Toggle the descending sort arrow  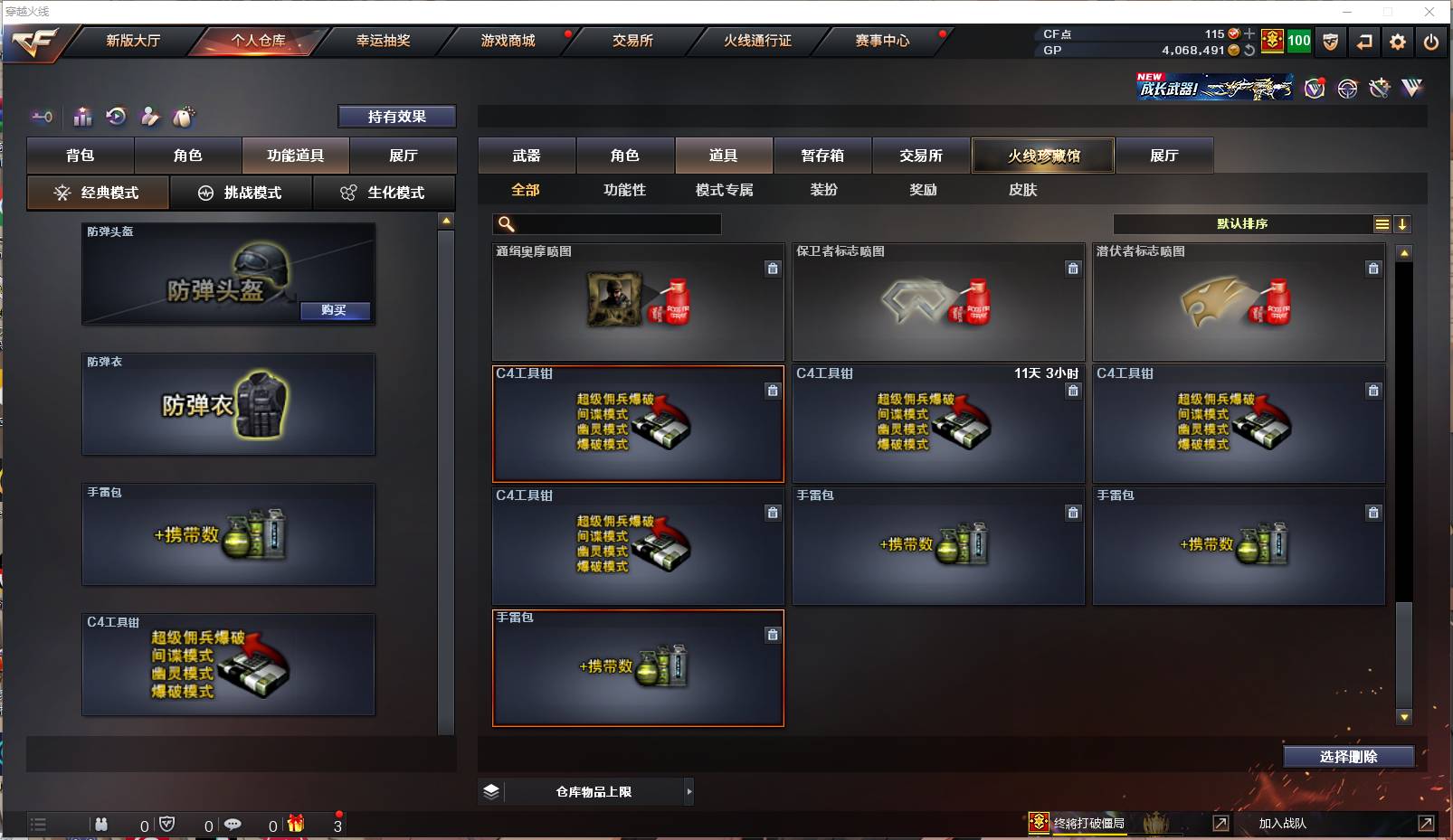click(1403, 223)
